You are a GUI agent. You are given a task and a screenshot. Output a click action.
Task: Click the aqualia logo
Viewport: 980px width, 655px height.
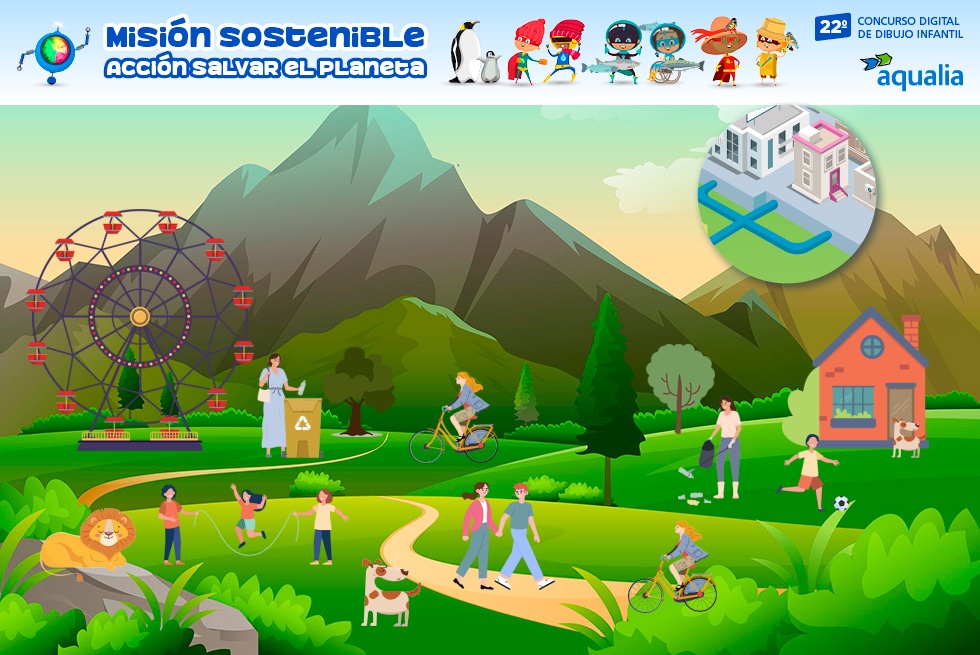pos(910,70)
